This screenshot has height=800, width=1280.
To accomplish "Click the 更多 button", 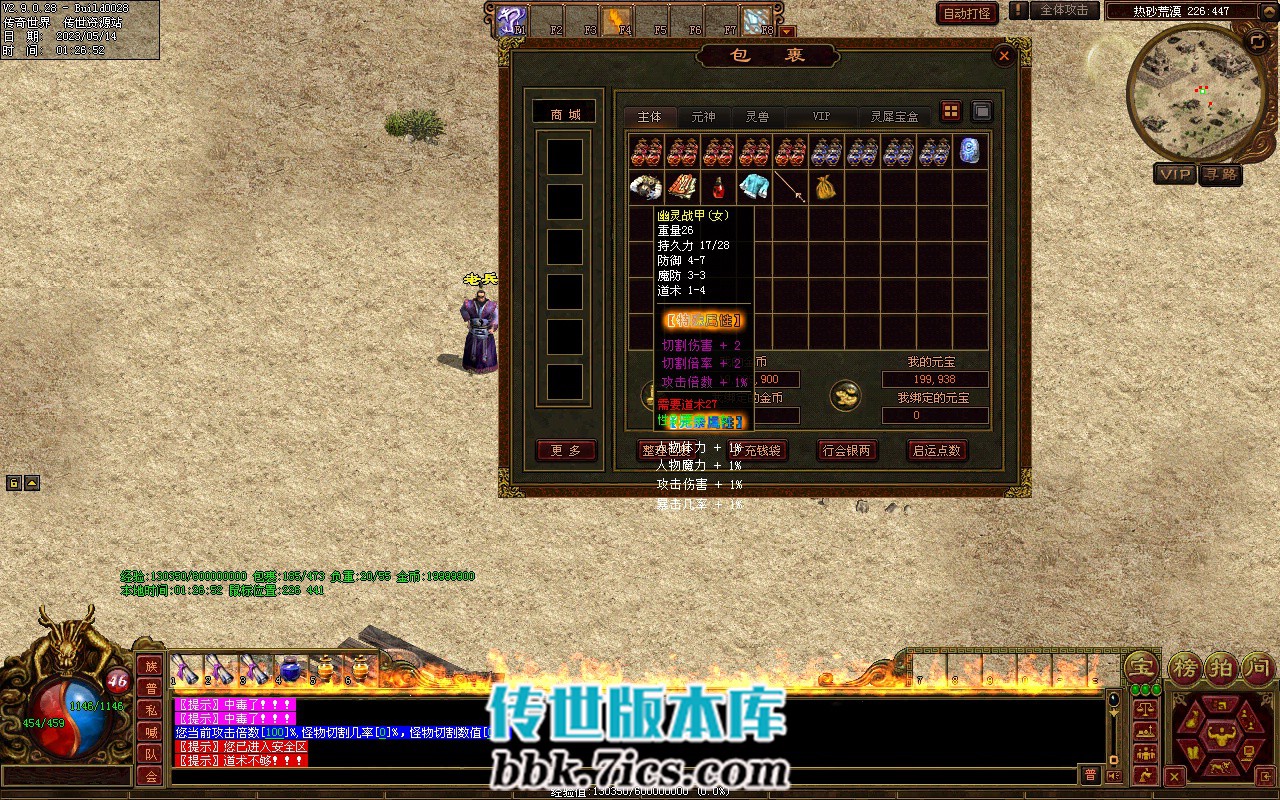I will pyautogui.click(x=566, y=450).
